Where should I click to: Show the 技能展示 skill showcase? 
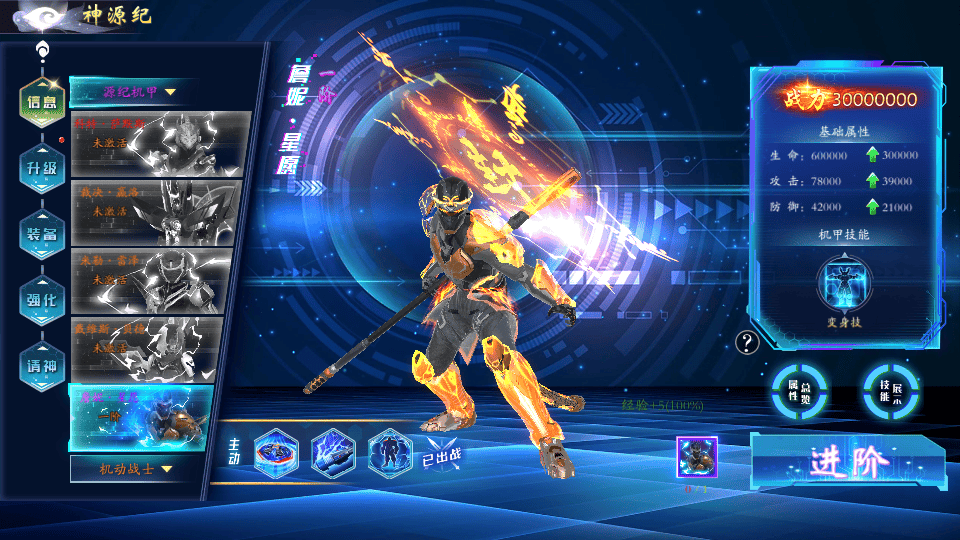(x=891, y=390)
